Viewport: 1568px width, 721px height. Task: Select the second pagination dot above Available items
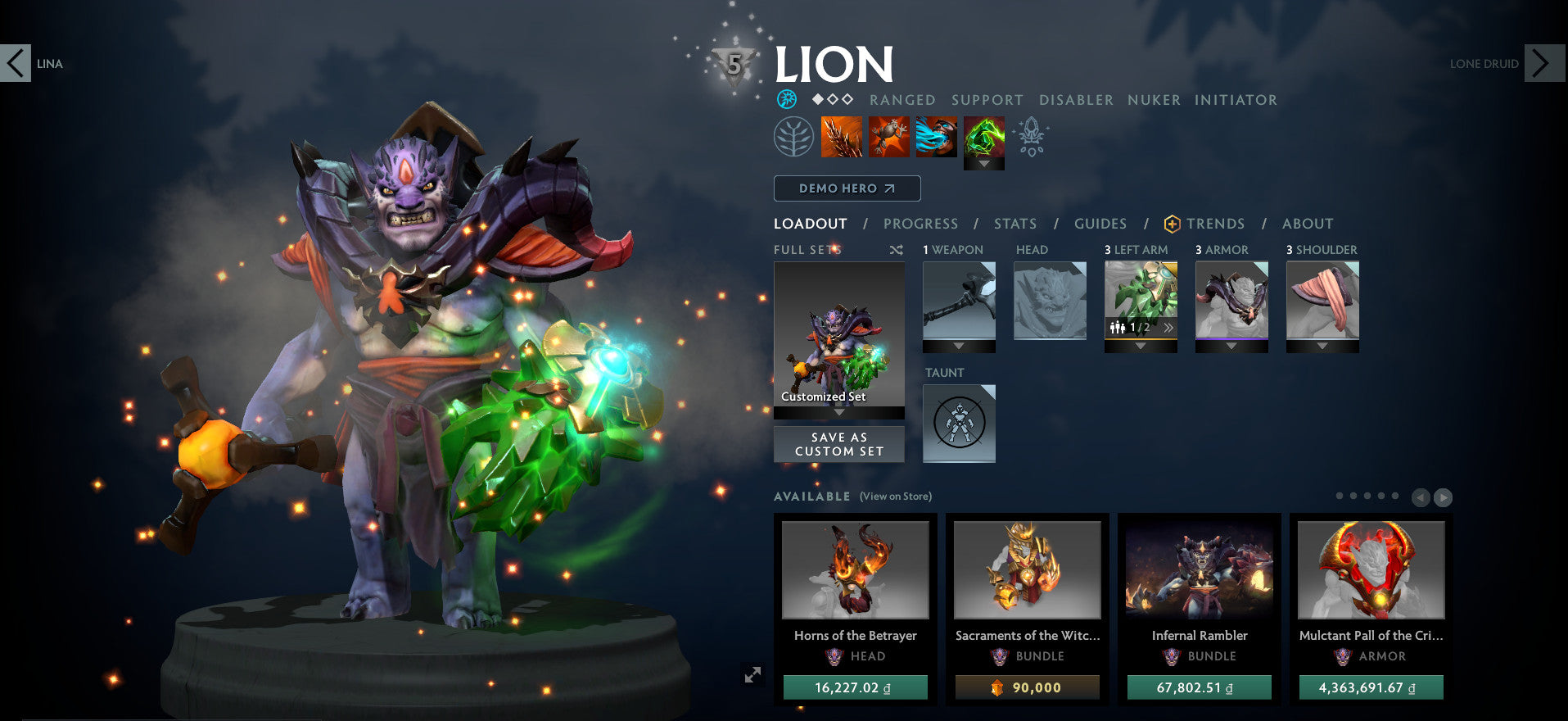click(x=1353, y=496)
